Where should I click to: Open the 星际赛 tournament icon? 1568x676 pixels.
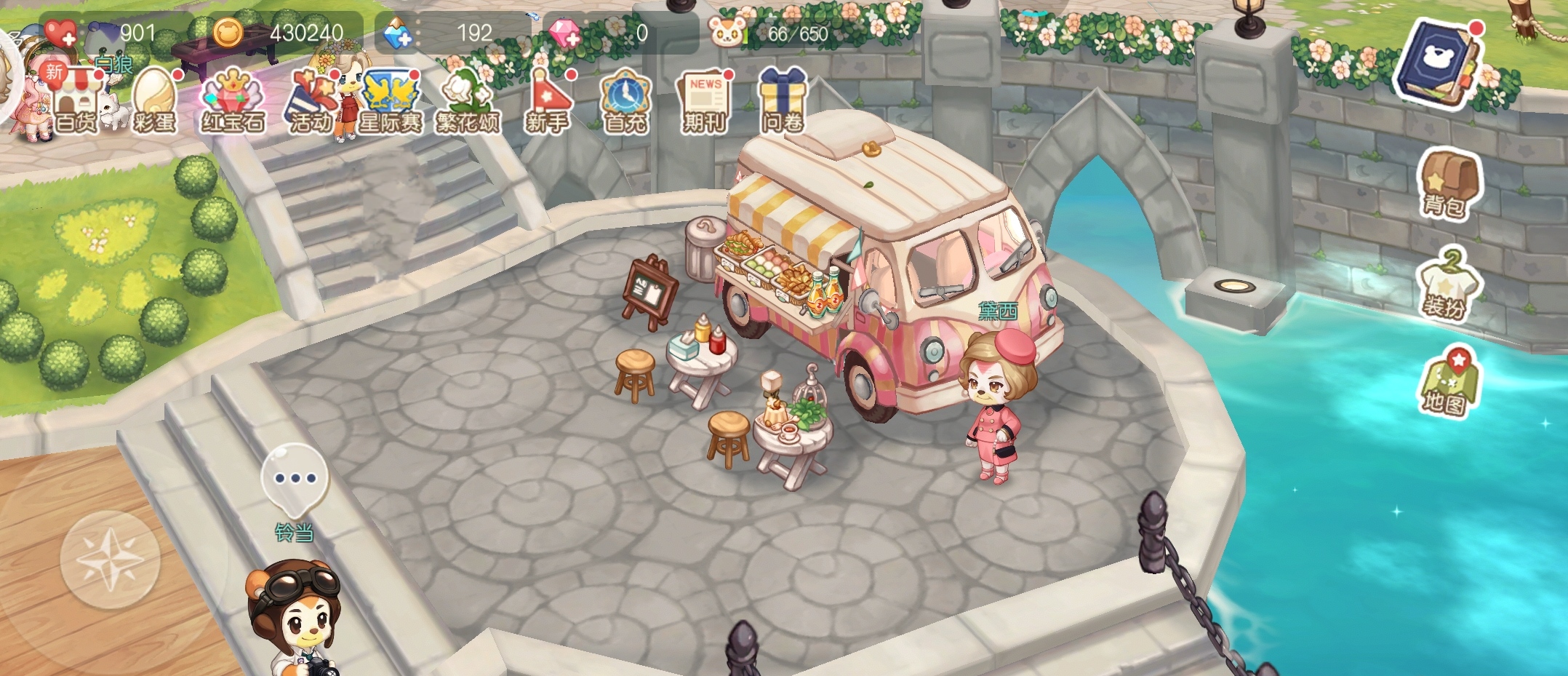pos(391,102)
